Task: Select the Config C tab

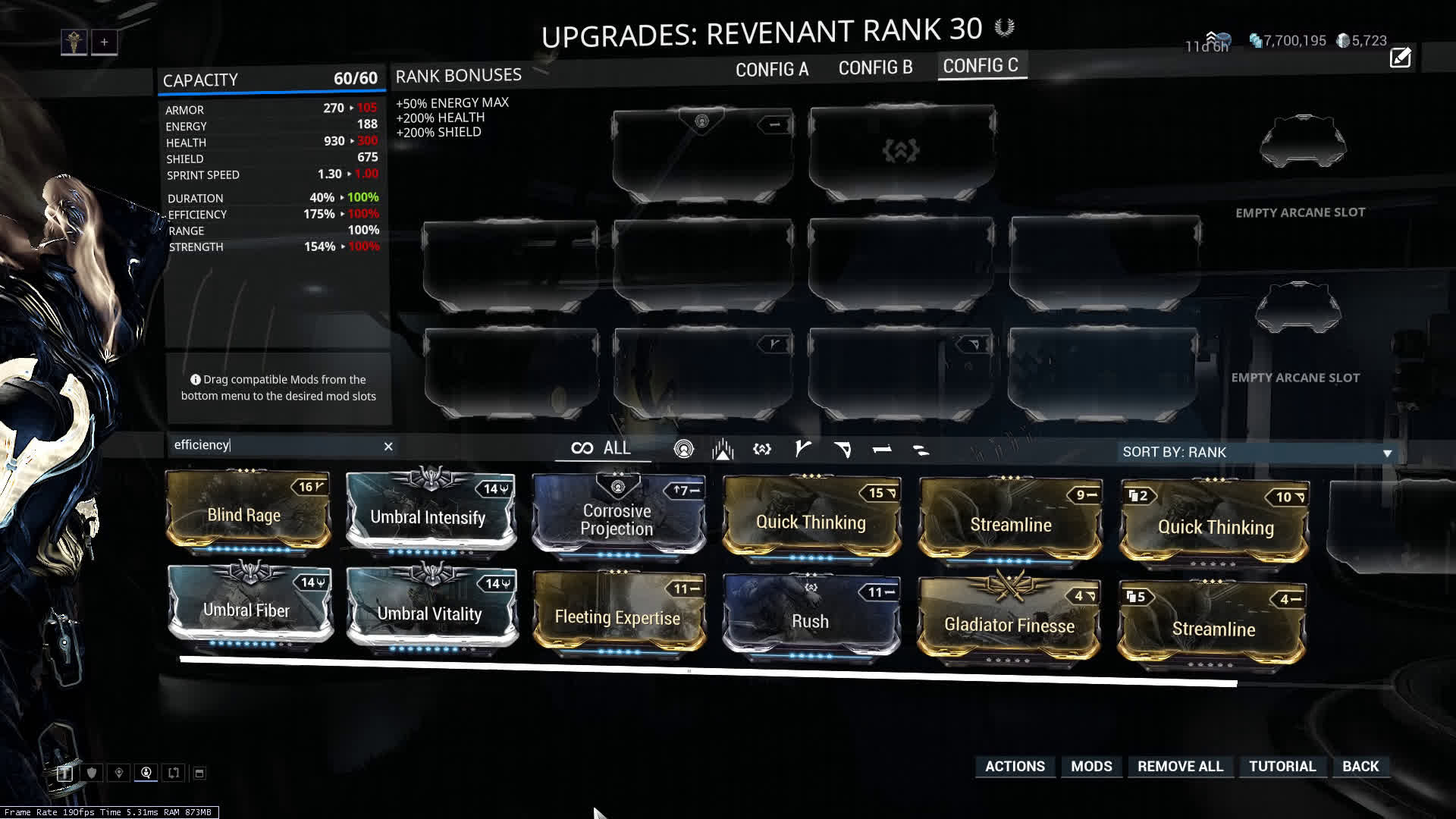Action: point(981,66)
